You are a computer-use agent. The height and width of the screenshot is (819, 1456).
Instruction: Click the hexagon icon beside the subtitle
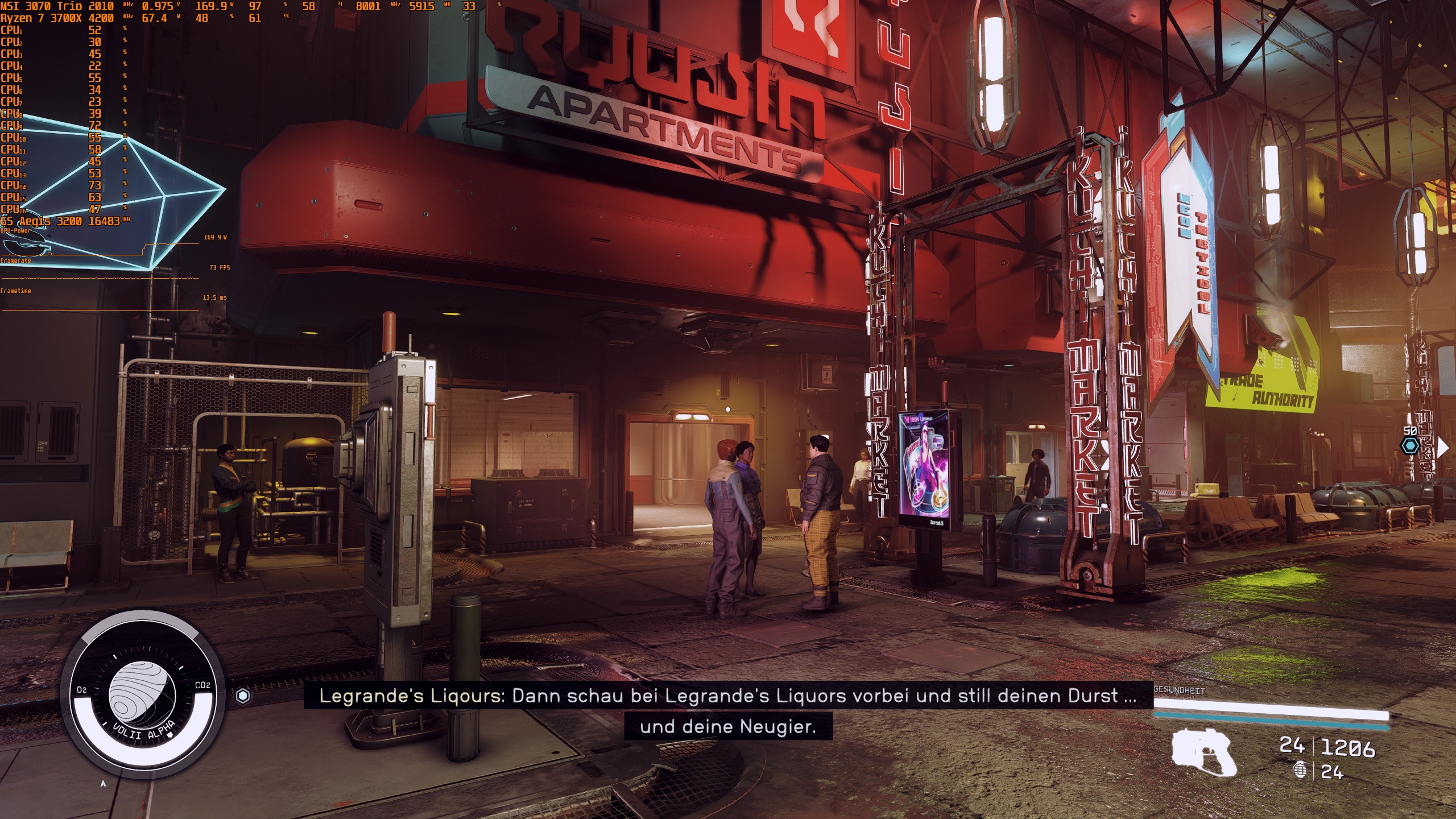[x=243, y=696]
